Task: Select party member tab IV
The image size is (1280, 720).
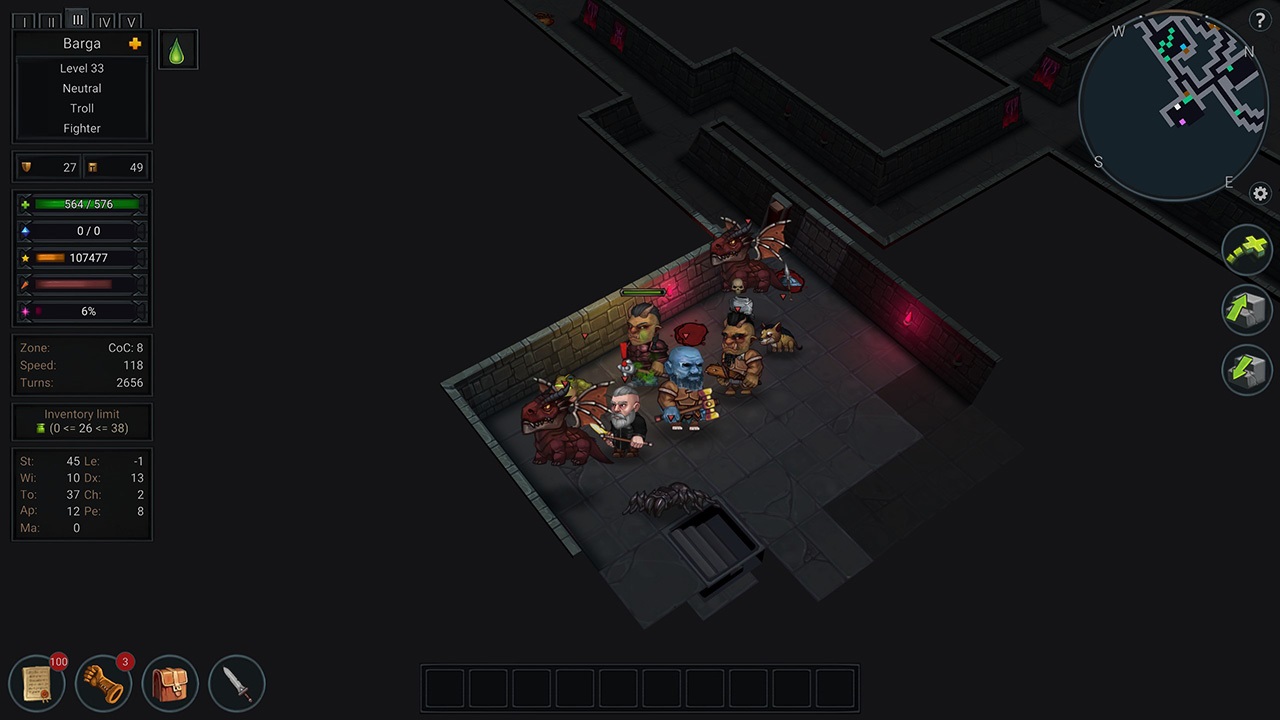Action: point(104,21)
